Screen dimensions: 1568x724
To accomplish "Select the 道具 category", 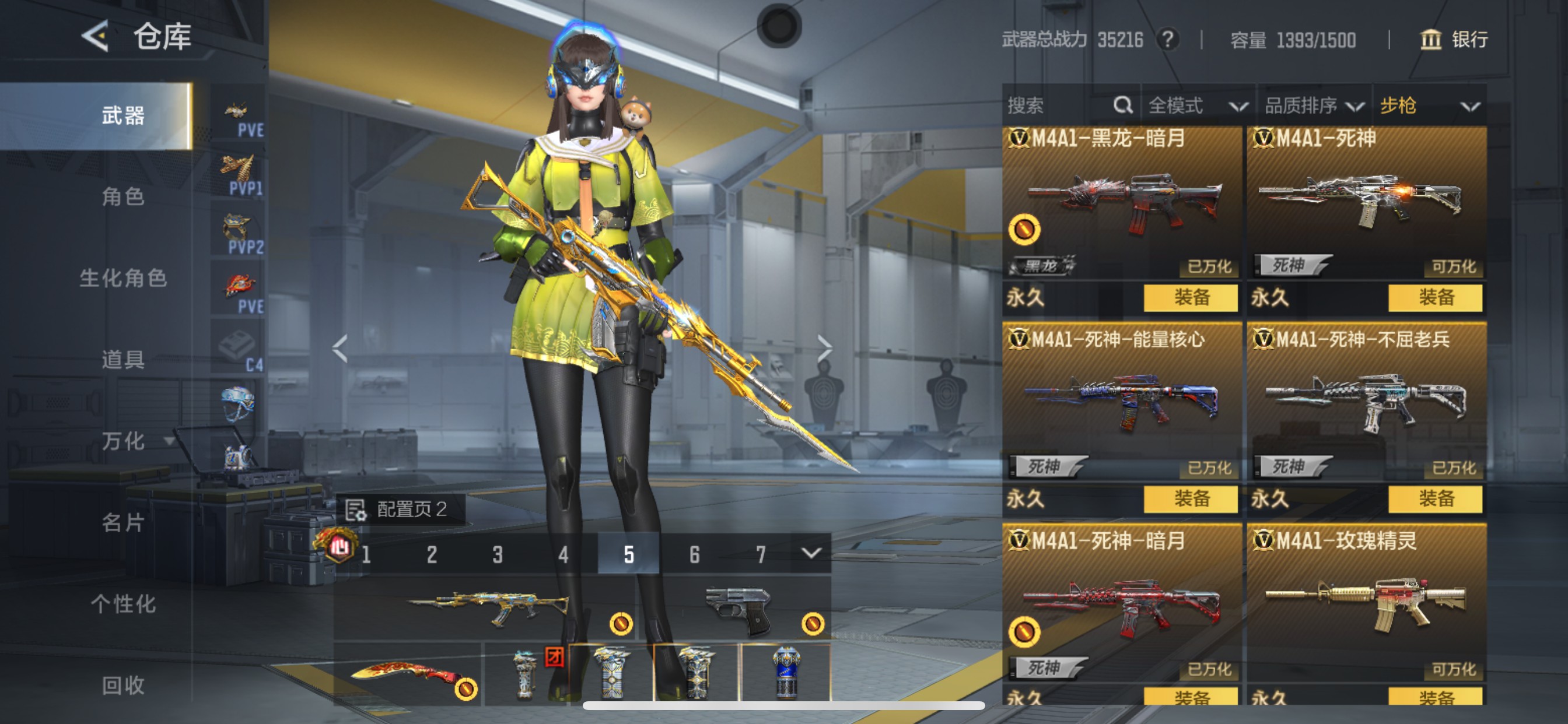I will [x=123, y=360].
